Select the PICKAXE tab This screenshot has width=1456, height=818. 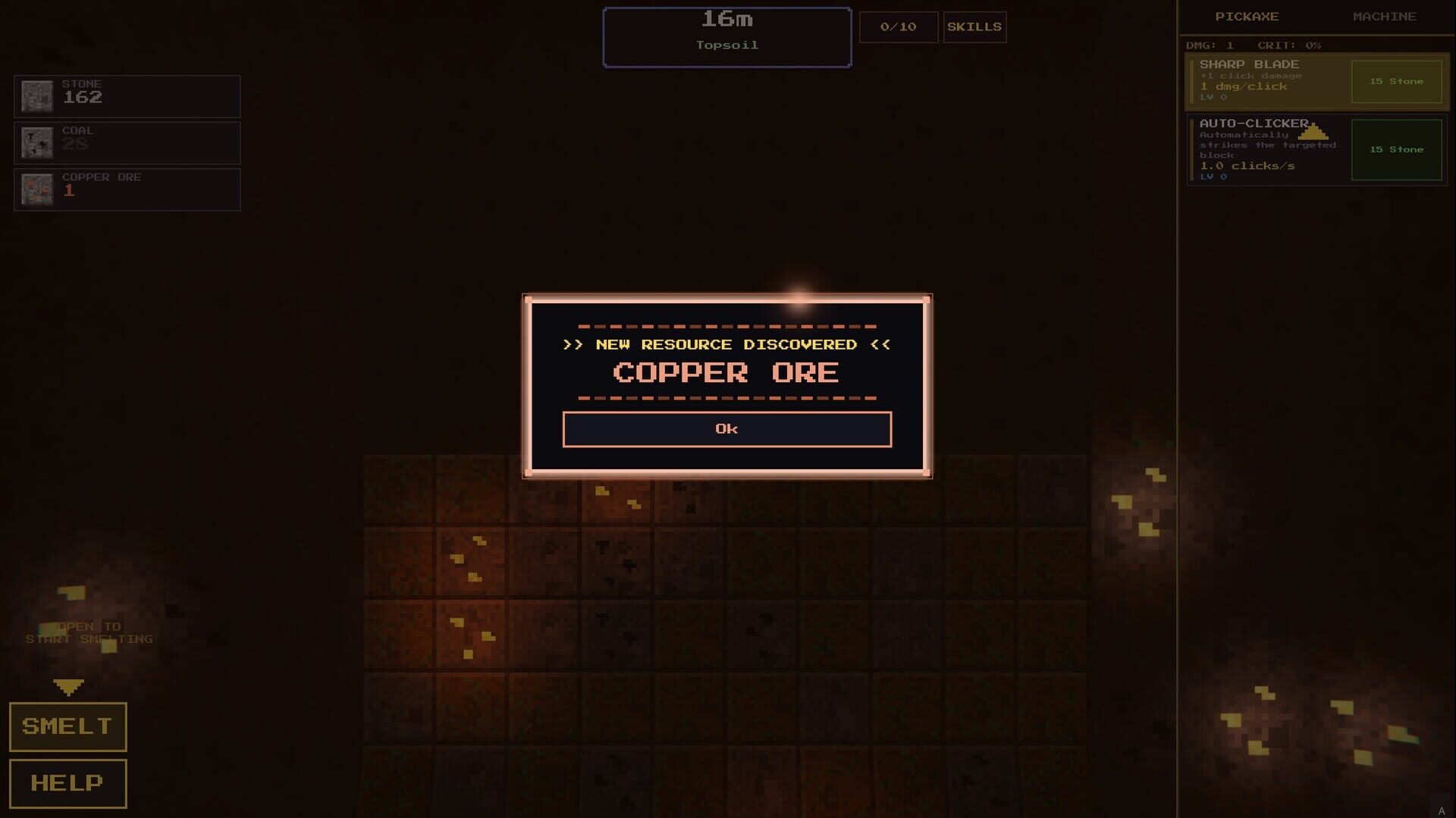(1247, 16)
